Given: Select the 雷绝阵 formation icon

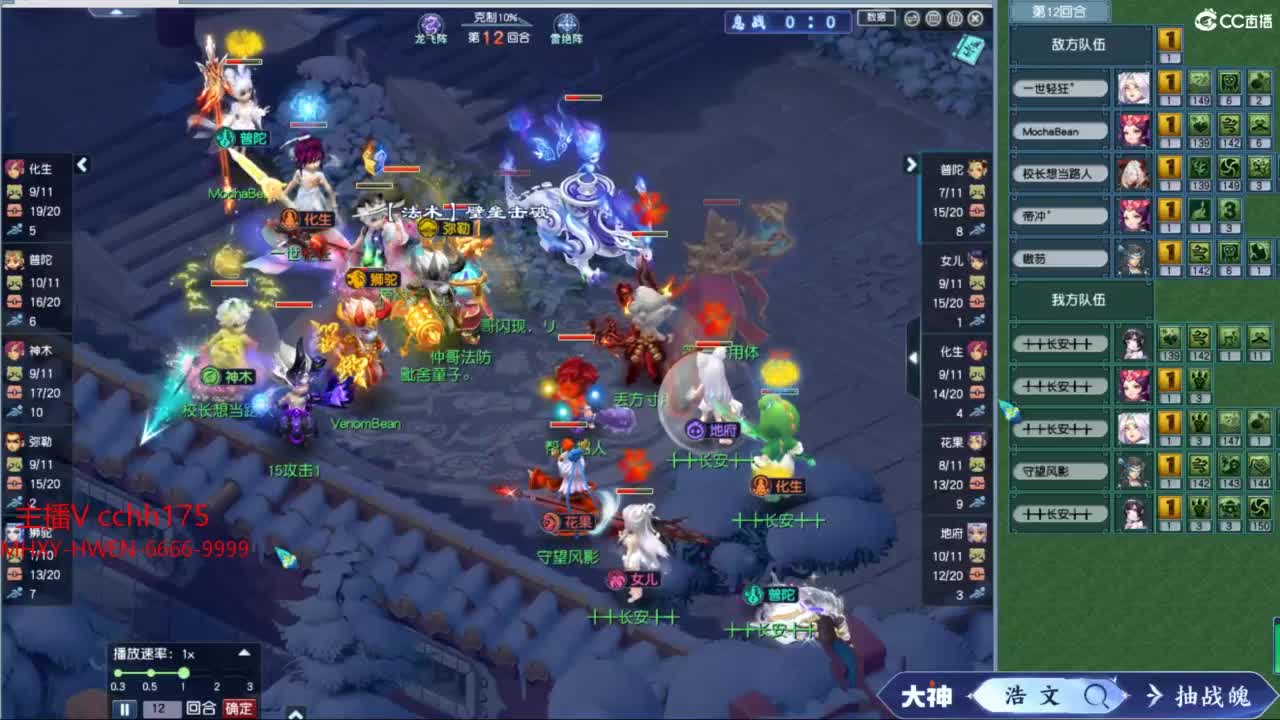Looking at the screenshot, I should tap(566, 22).
